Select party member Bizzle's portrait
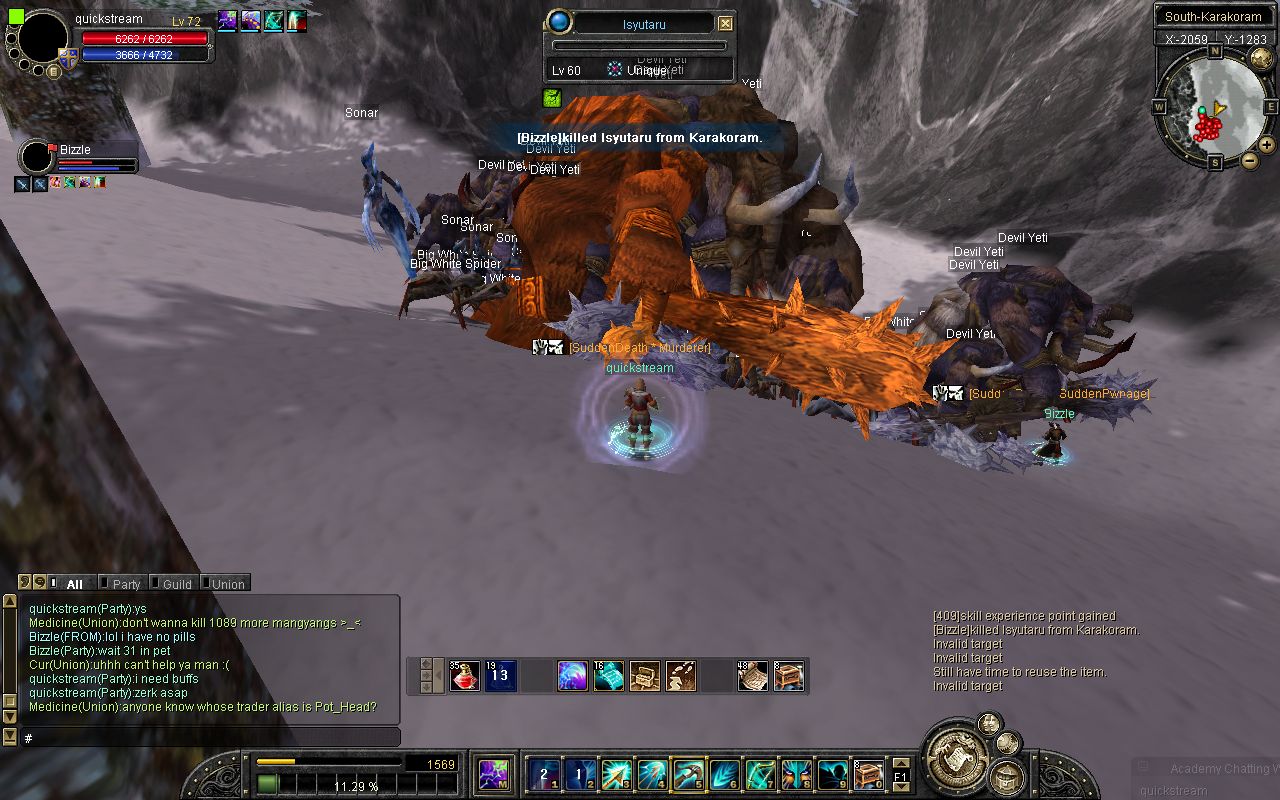 [x=37, y=157]
